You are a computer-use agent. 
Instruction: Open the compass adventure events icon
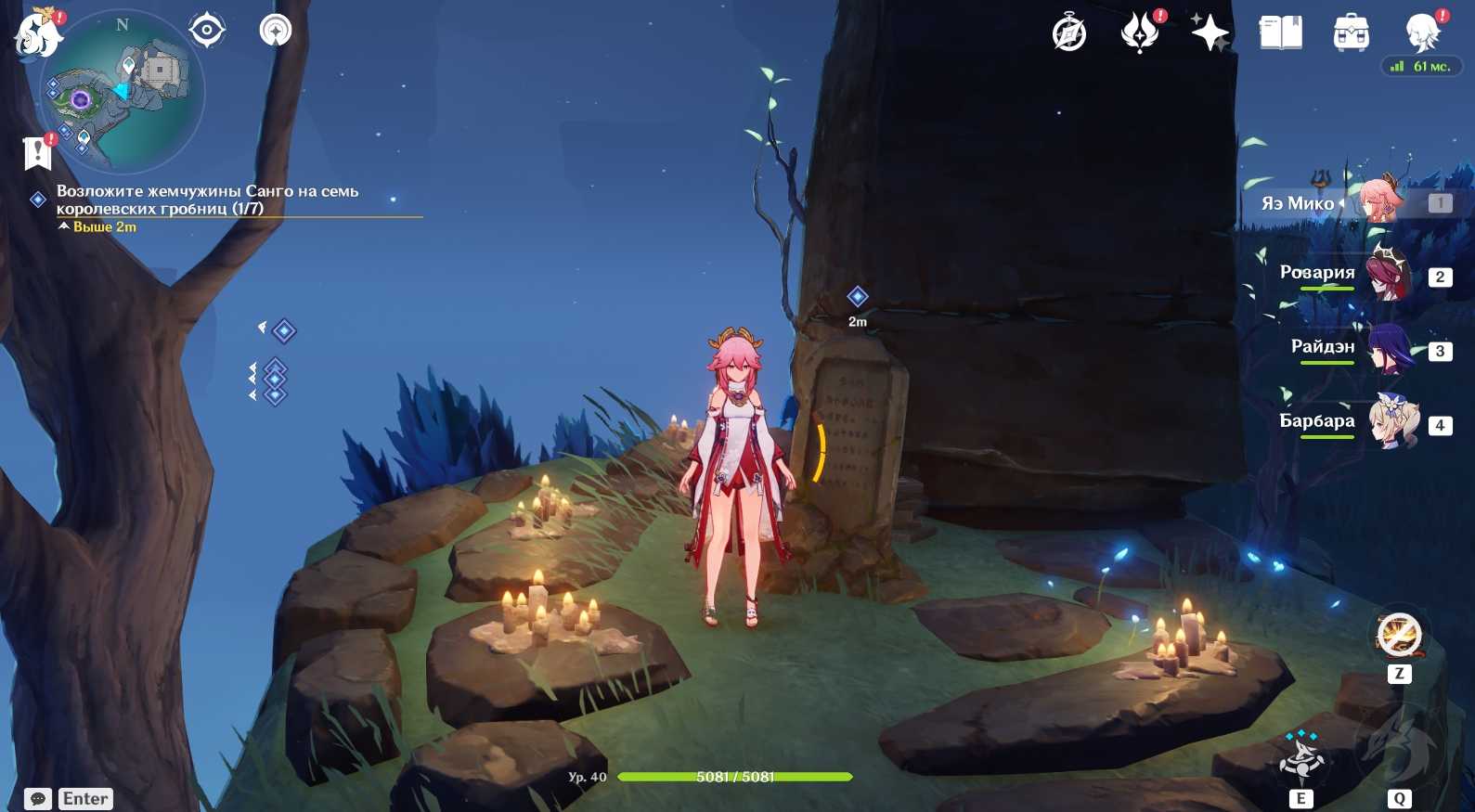[x=1069, y=33]
